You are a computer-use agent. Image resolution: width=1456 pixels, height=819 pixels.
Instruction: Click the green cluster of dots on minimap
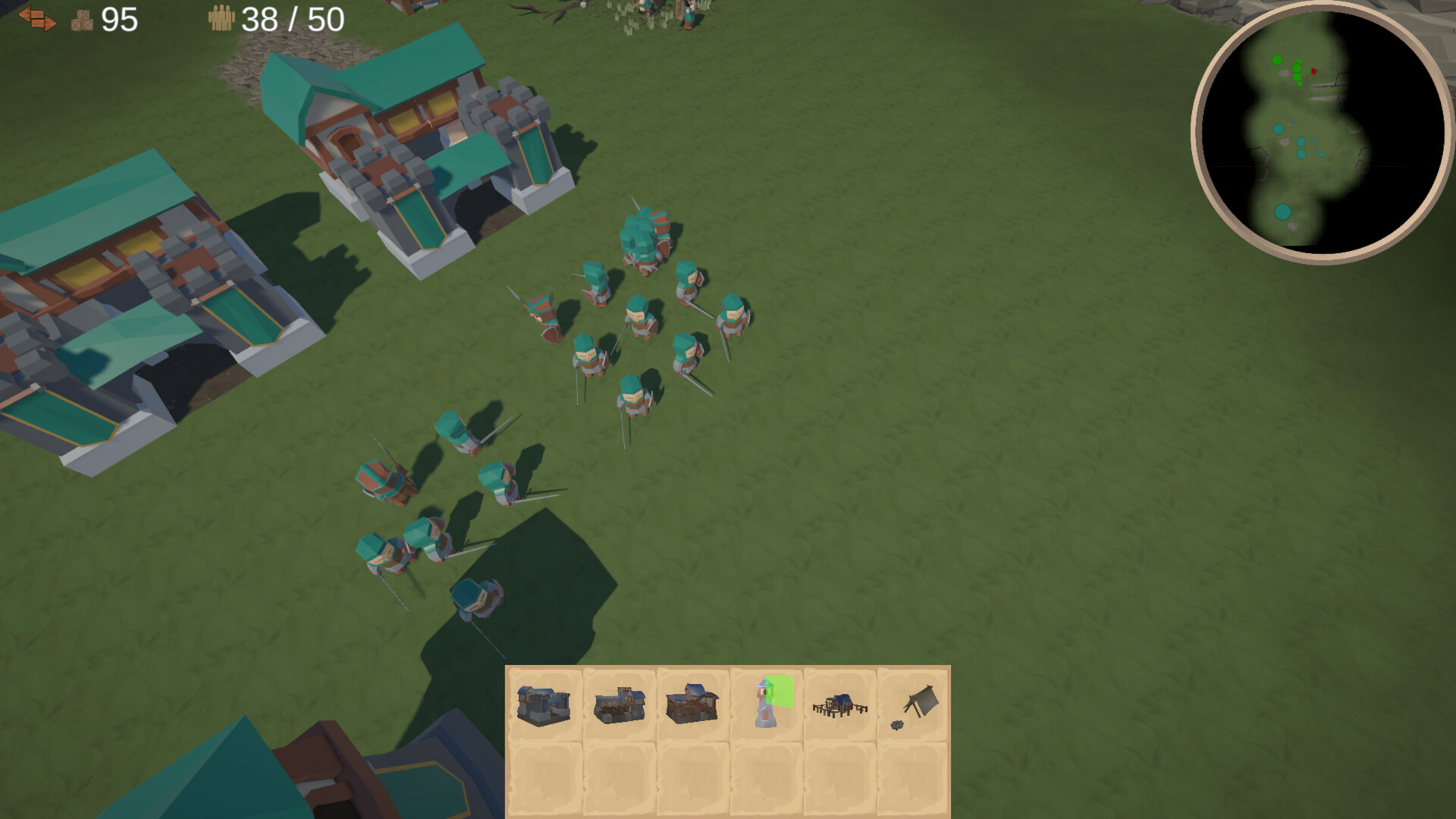tap(1297, 68)
